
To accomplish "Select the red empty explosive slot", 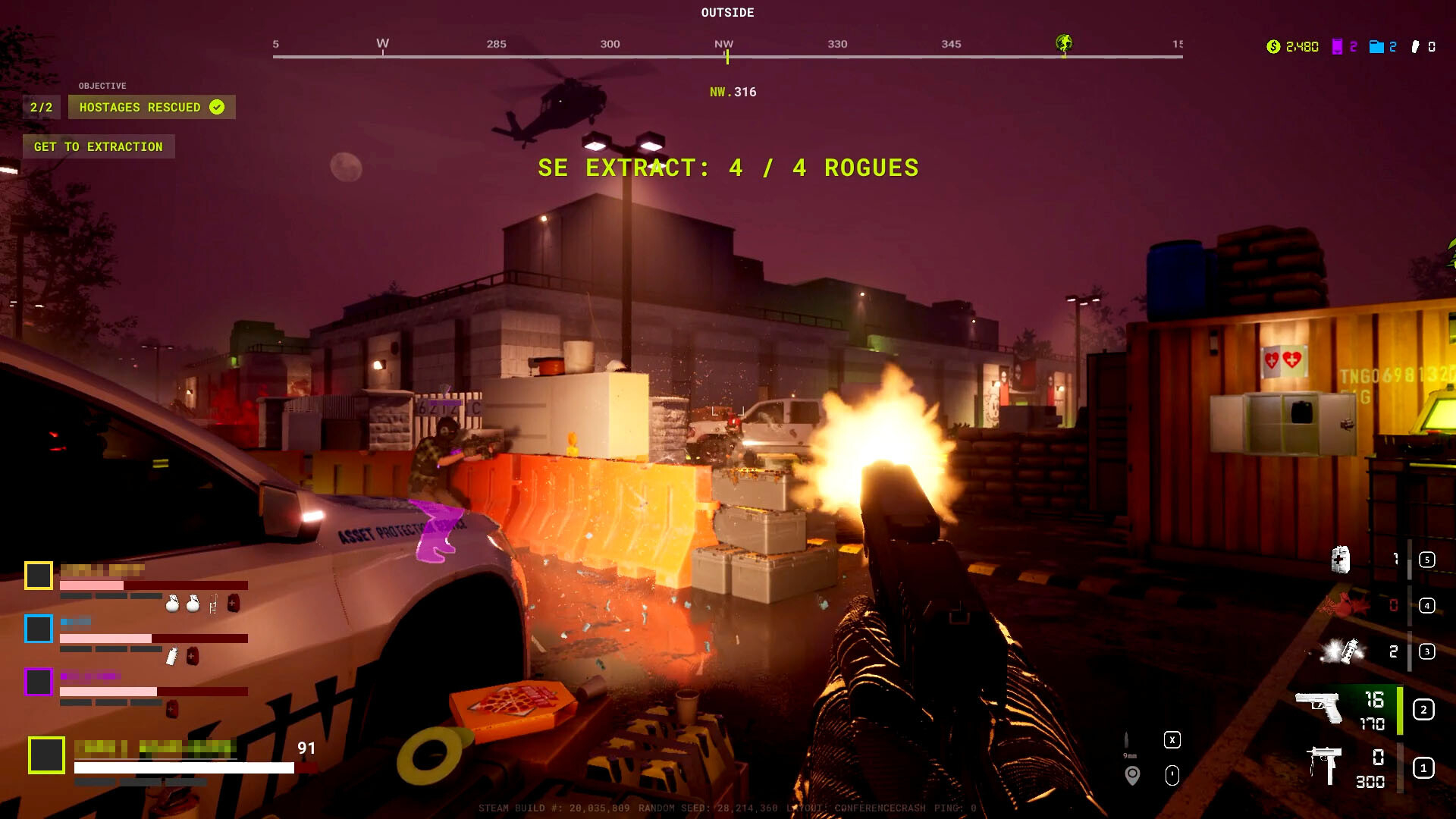I will pyautogui.click(x=1345, y=605).
